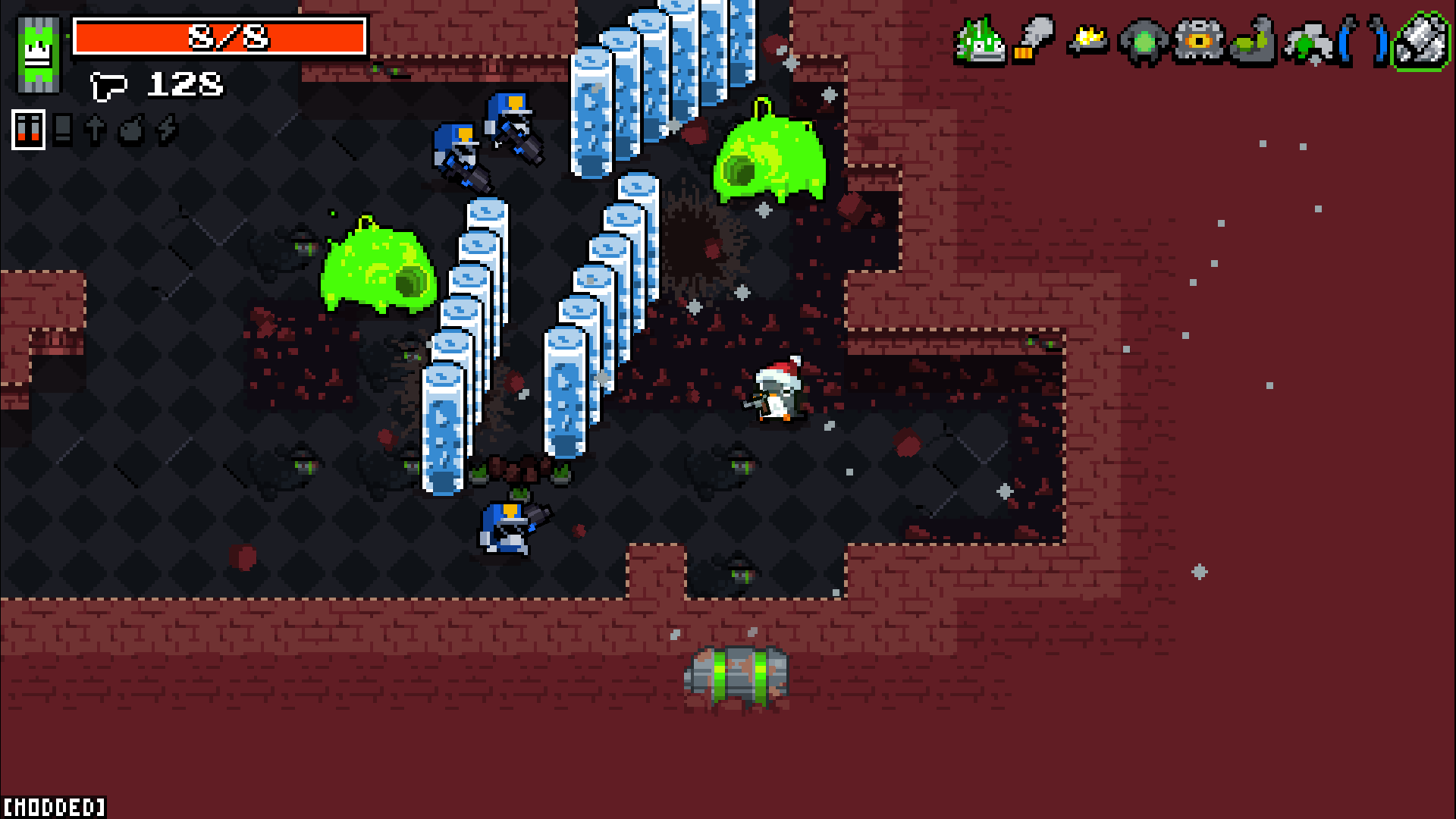This screenshot has width=1456, height=819.
Task: Pick the explosive bomb ammo icon
Action: [131, 130]
